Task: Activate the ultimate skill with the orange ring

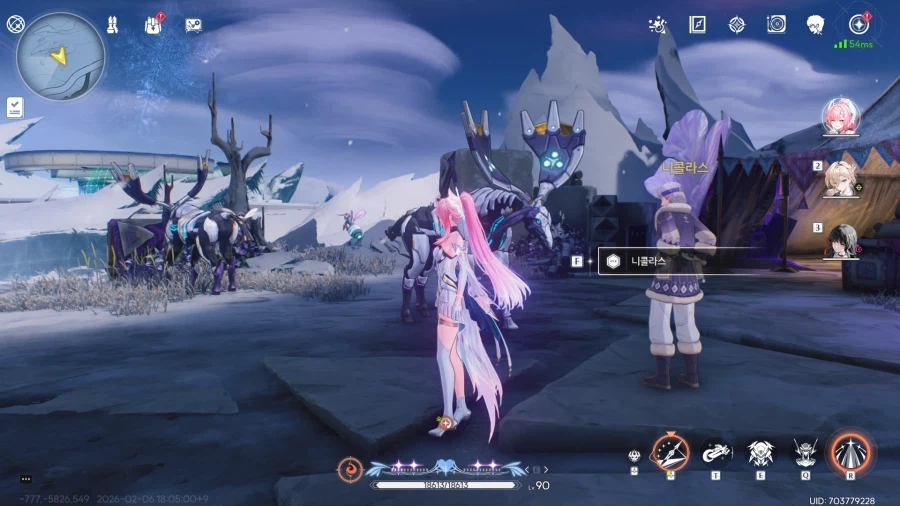Action: (x=851, y=453)
